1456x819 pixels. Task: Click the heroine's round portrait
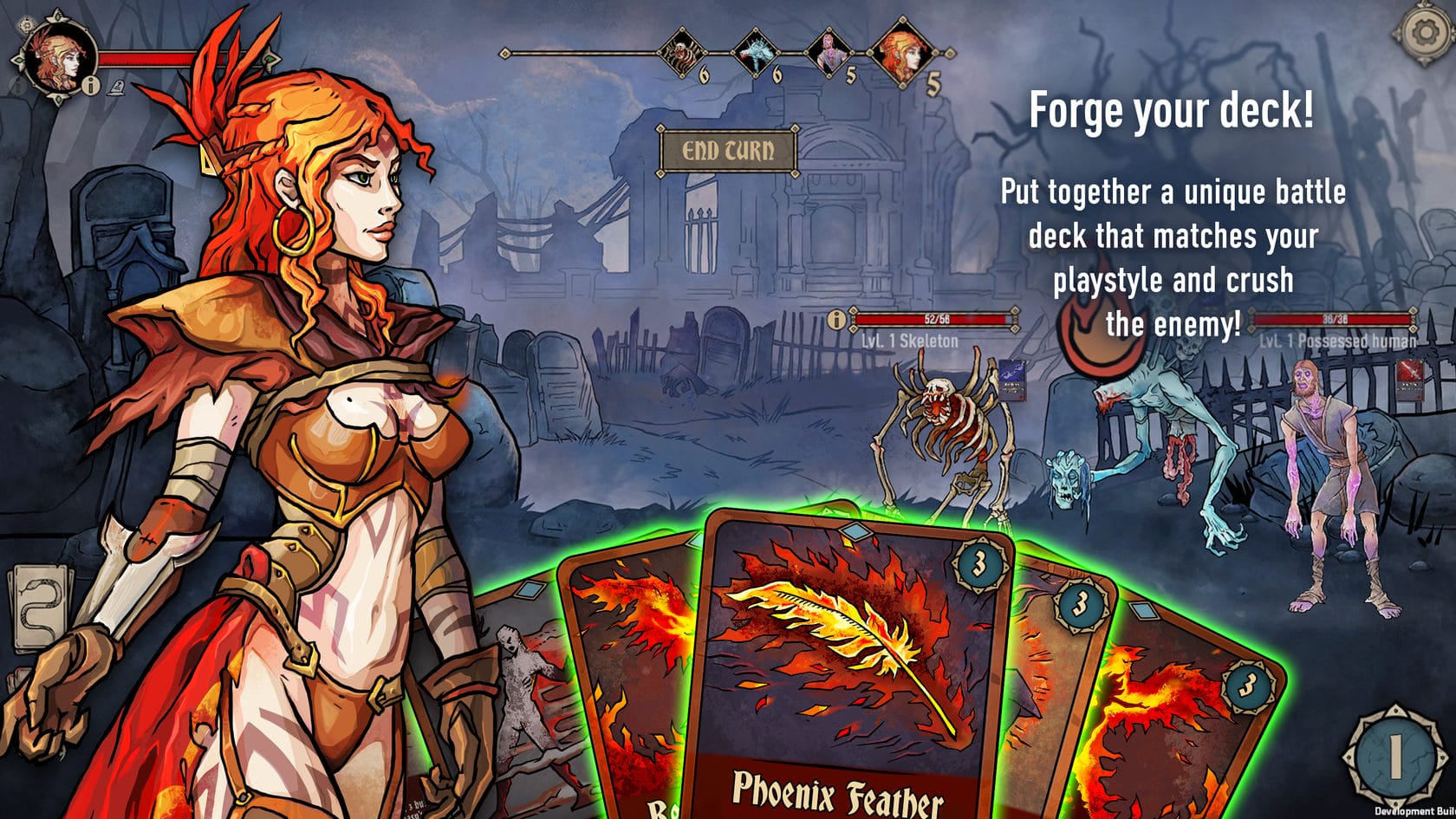(x=59, y=57)
